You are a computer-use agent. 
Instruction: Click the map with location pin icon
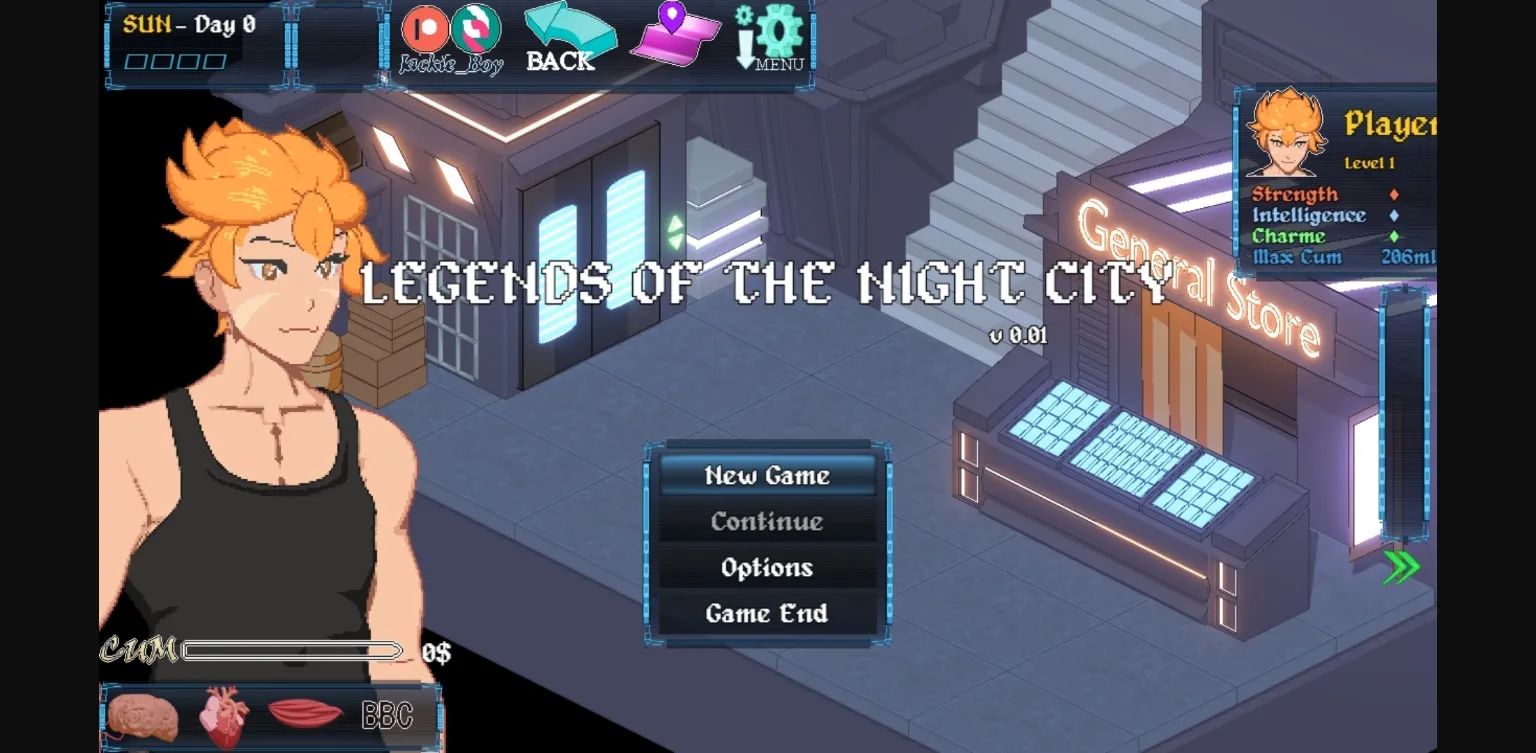[x=674, y=37]
